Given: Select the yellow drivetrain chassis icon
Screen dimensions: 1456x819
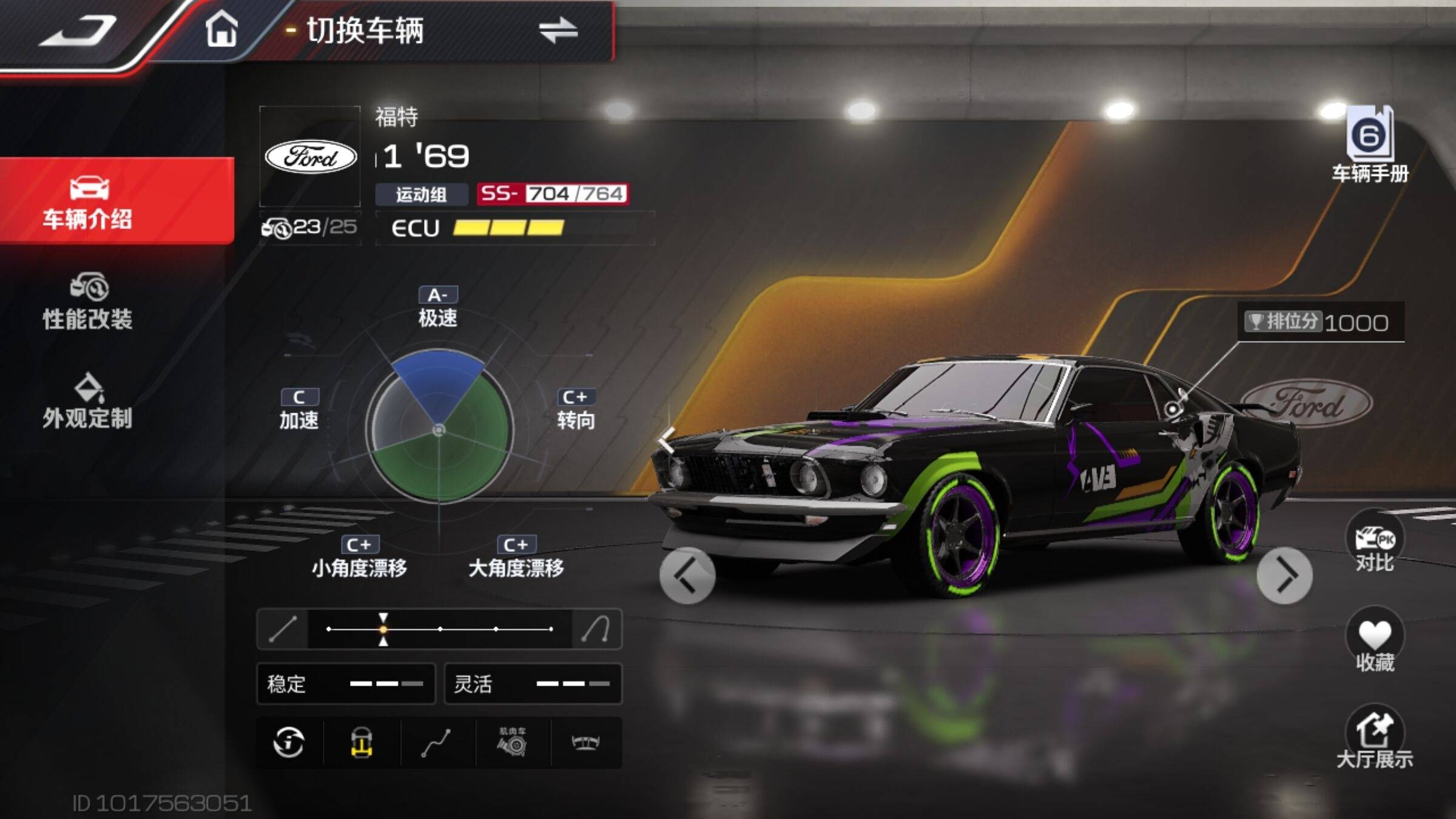Looking at the screenshot, I should pyautogui.click(x=362, y=743).
